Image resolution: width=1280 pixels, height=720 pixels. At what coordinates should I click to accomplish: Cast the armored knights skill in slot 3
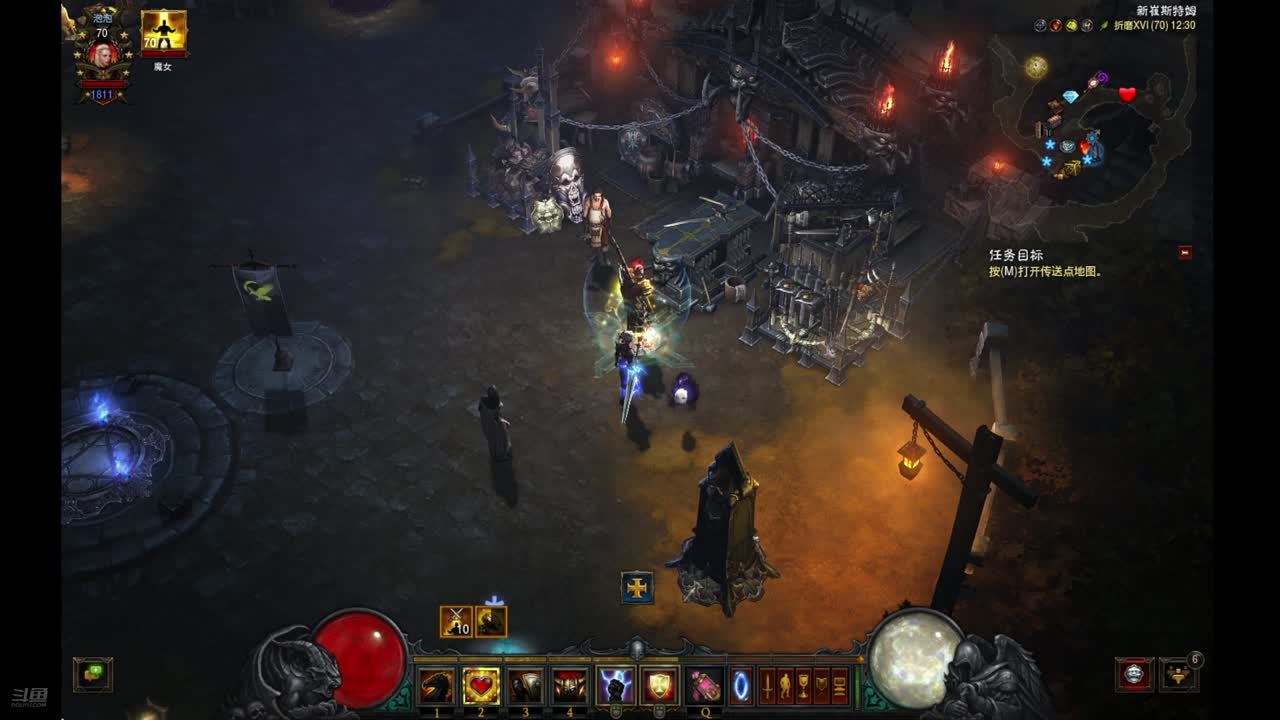526,686
